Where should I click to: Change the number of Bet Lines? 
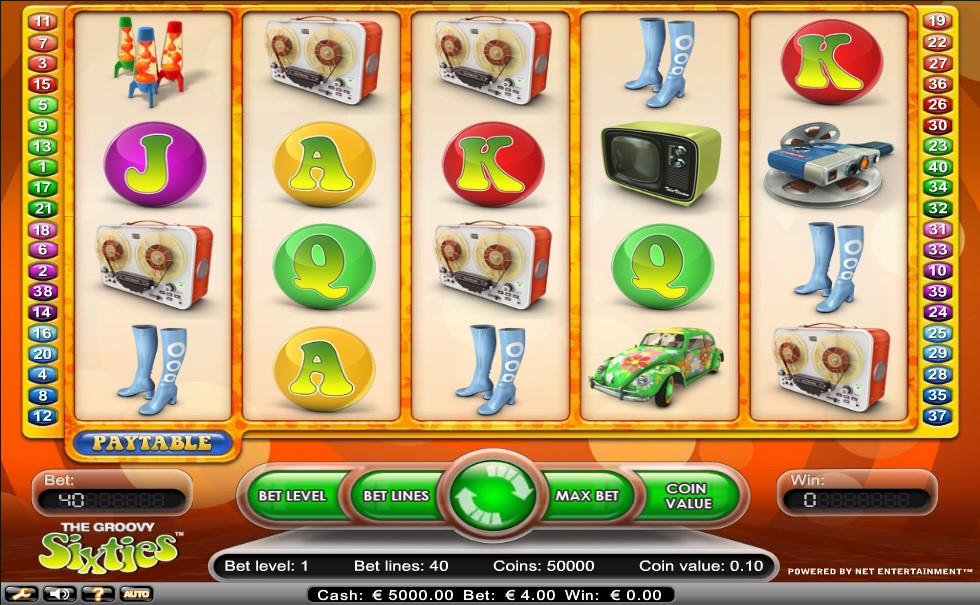pos(396,495)
